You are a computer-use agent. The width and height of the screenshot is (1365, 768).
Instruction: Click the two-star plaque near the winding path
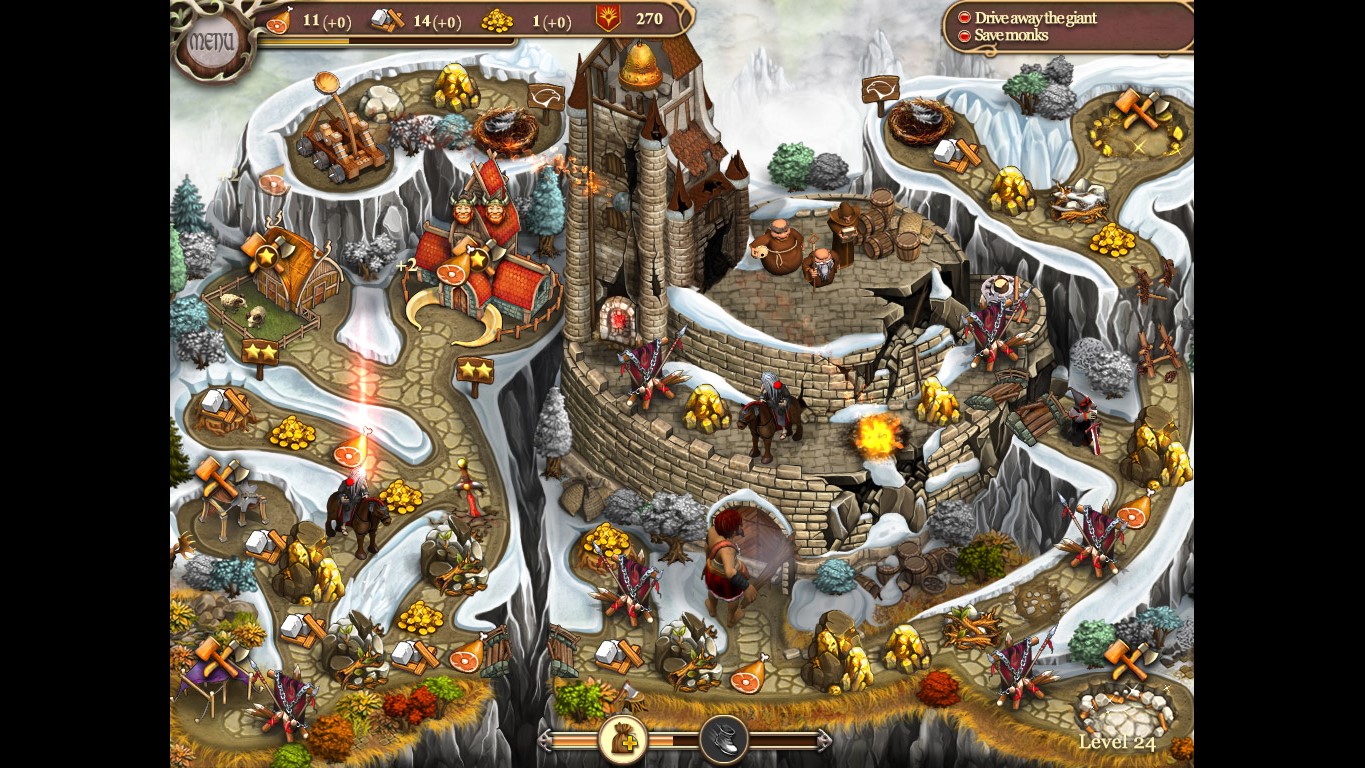(x=477, y=371)
